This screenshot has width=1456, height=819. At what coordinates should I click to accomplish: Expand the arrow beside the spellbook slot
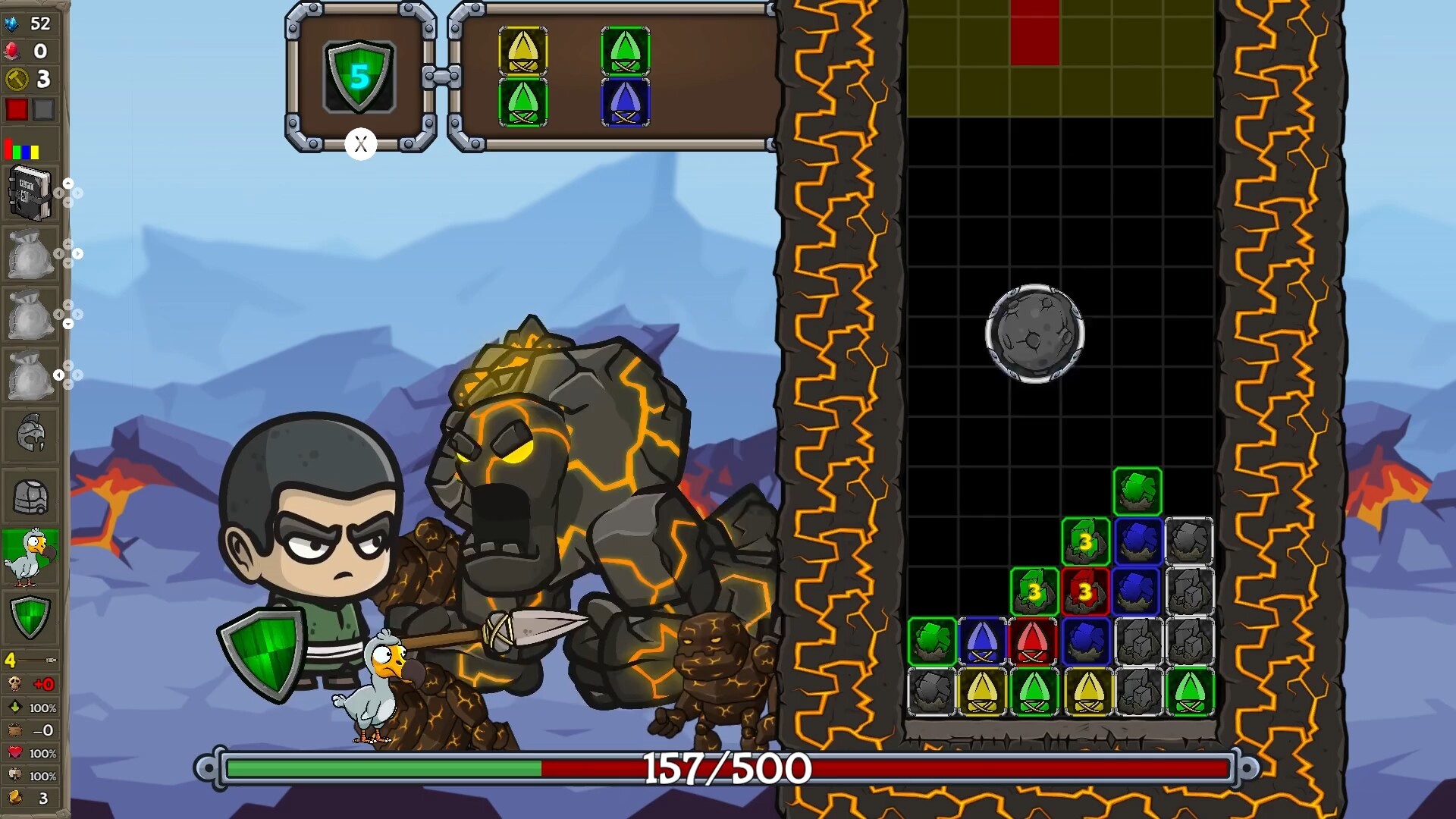[70, 184]
